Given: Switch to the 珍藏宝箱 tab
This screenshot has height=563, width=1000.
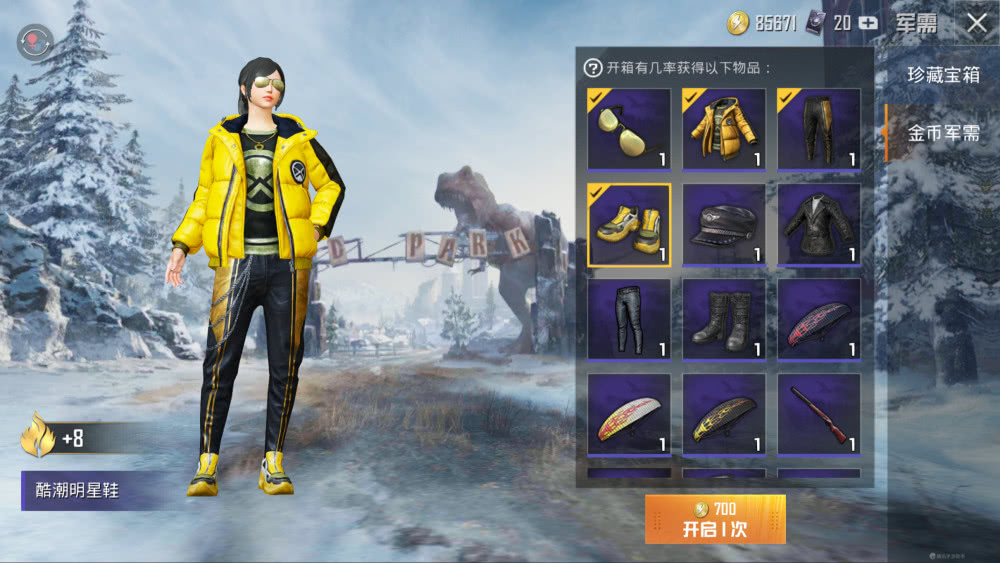Looking at the screenshot, I should [x=943, y=75].
